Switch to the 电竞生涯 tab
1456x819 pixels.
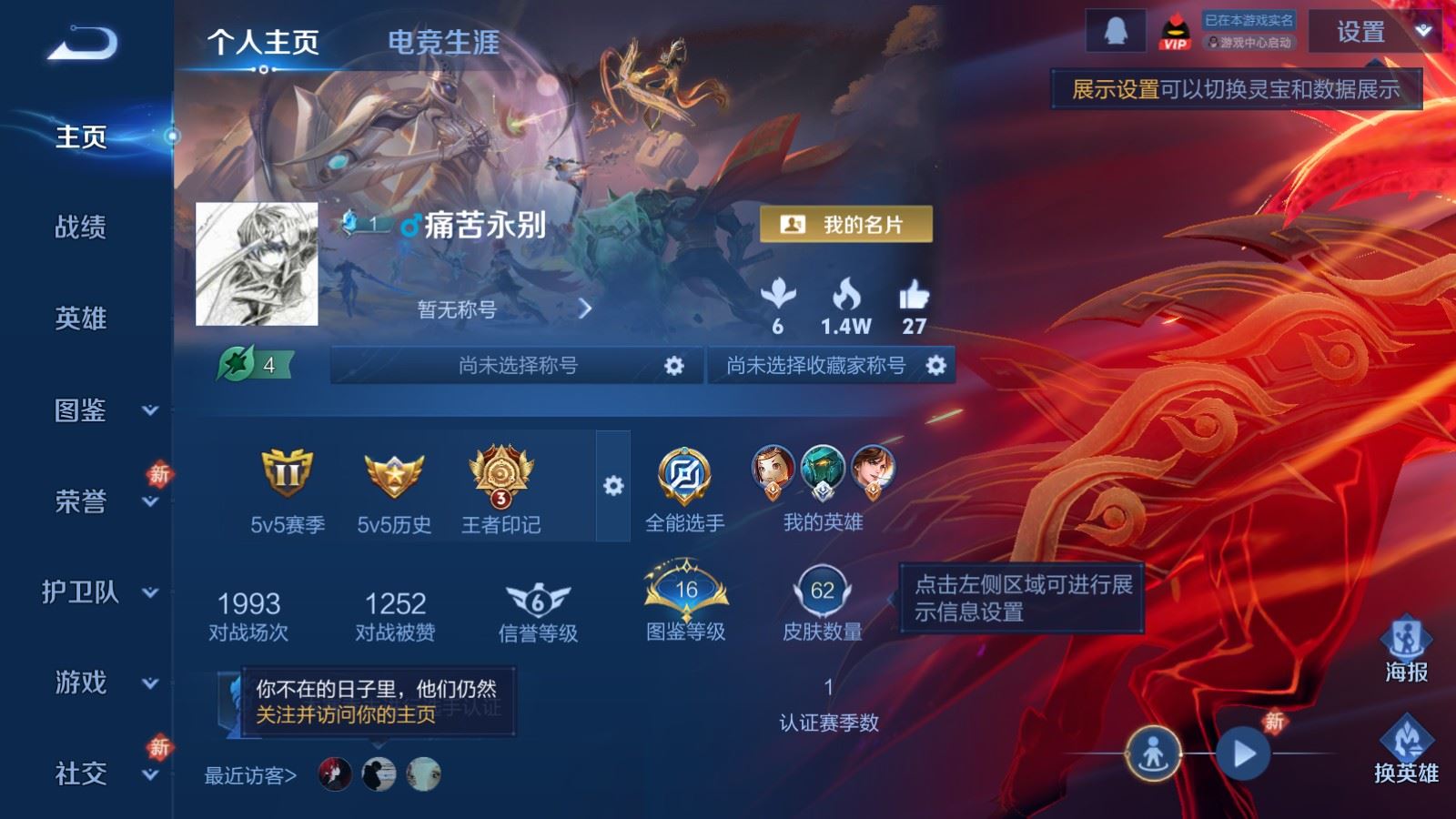443,43
